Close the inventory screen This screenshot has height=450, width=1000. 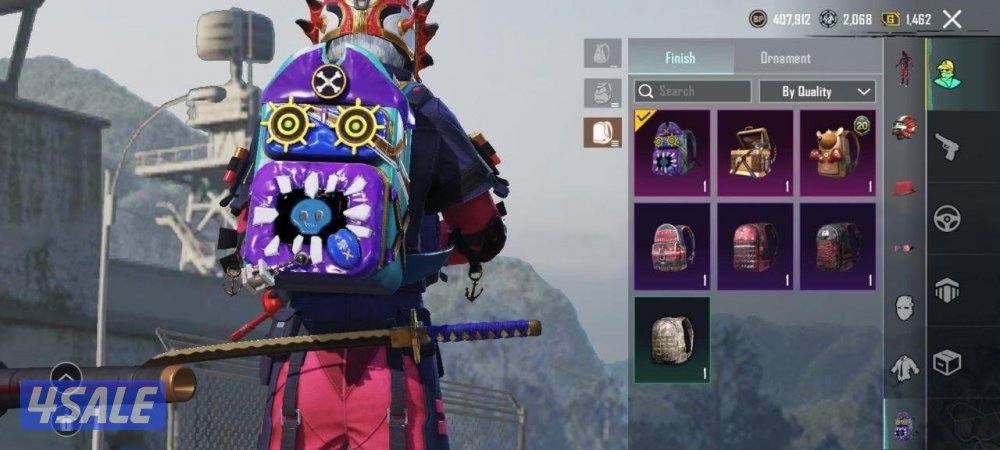coord(952,19)
